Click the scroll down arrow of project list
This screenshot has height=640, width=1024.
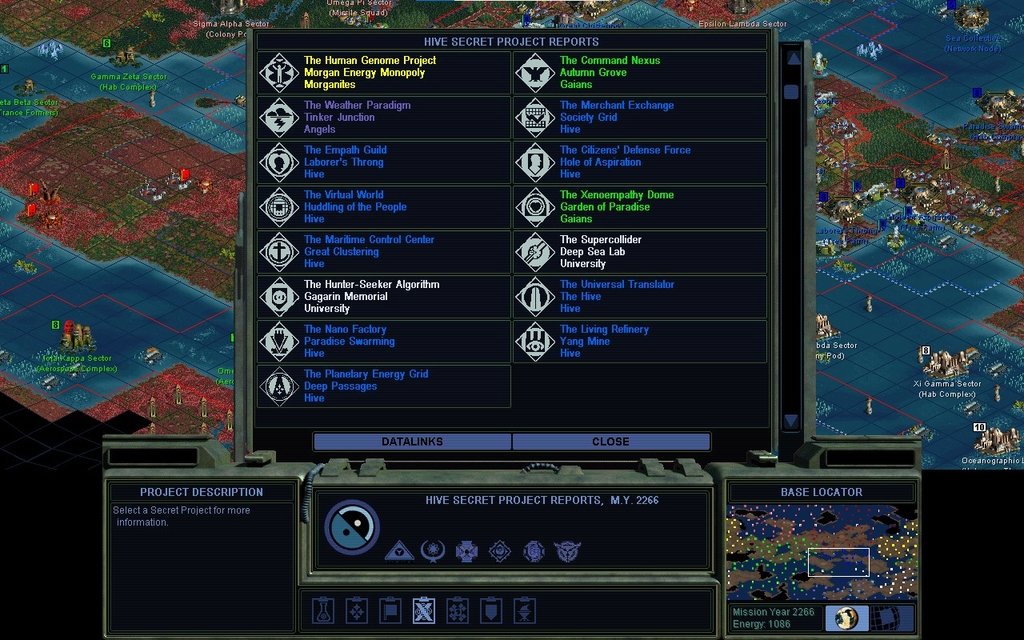791,421
